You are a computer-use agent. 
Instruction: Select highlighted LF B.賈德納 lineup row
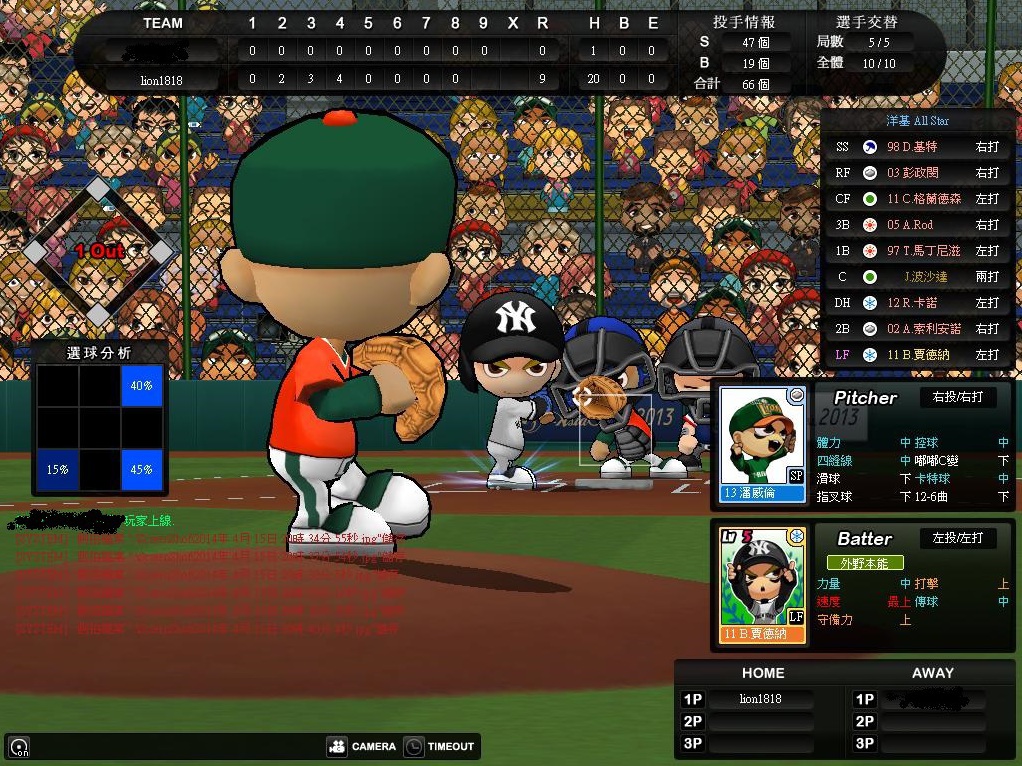click(917, 355)
